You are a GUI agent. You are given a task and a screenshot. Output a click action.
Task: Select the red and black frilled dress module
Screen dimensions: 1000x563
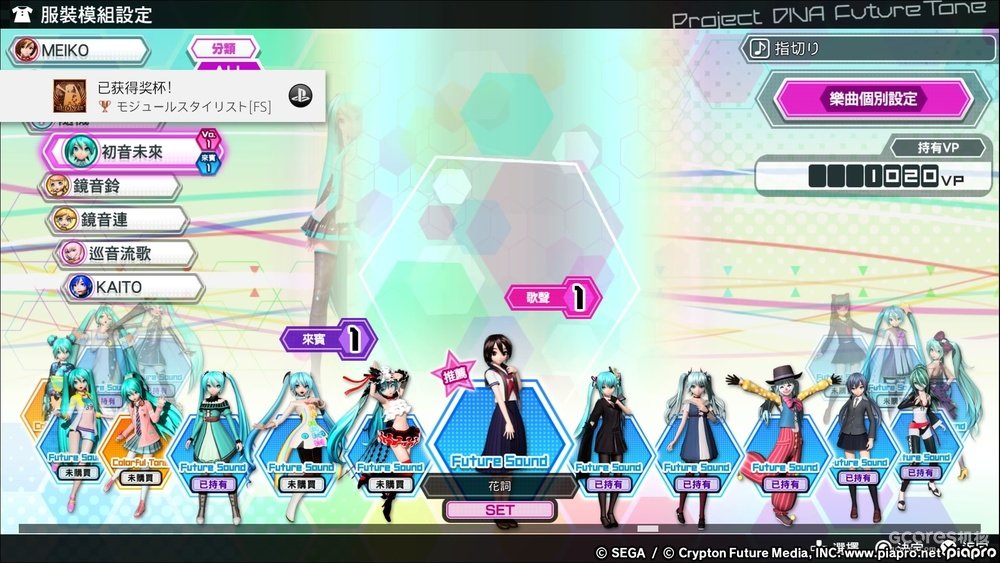click(x=384, y=440)
